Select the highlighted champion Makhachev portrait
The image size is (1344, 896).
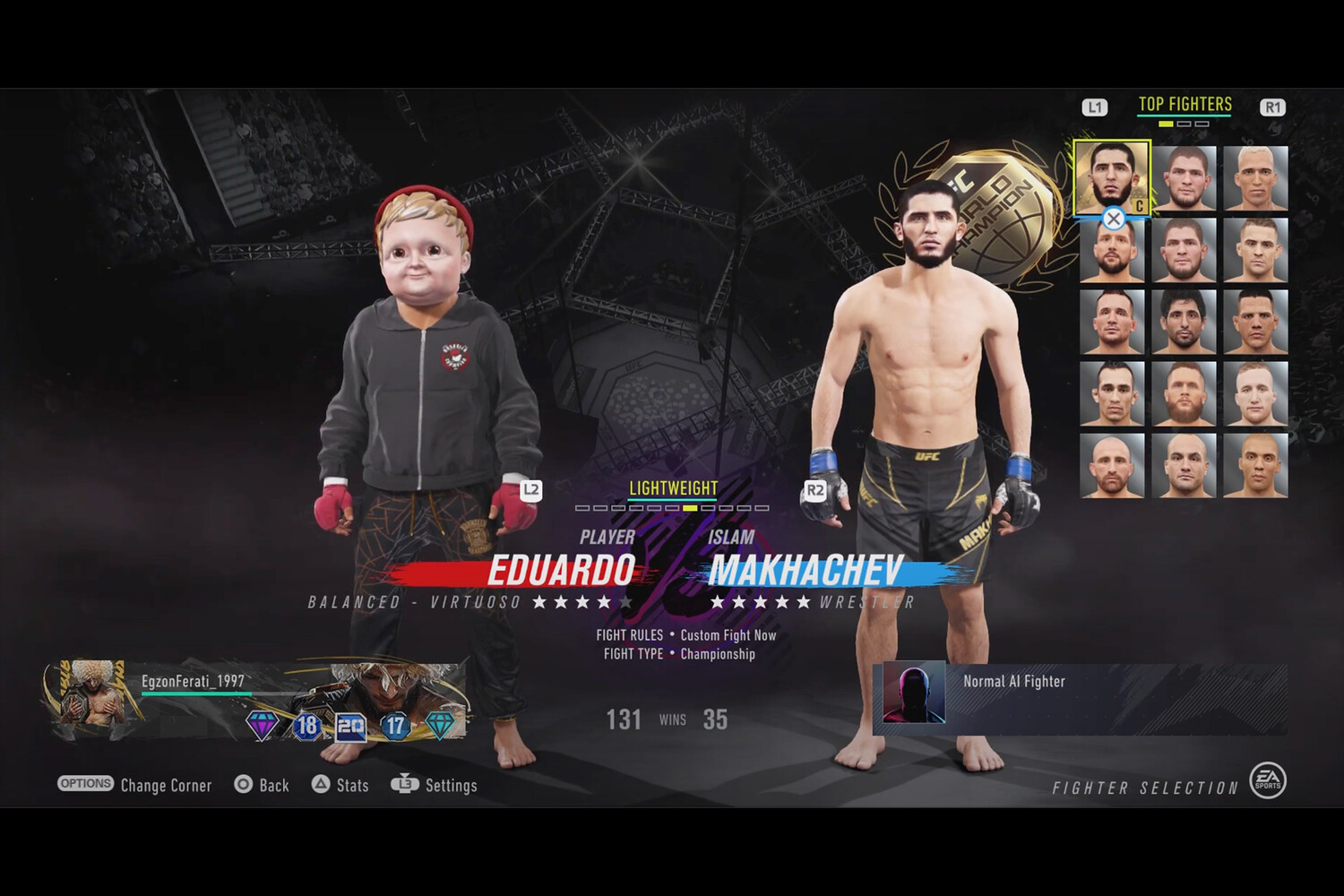click(1112, 178)
